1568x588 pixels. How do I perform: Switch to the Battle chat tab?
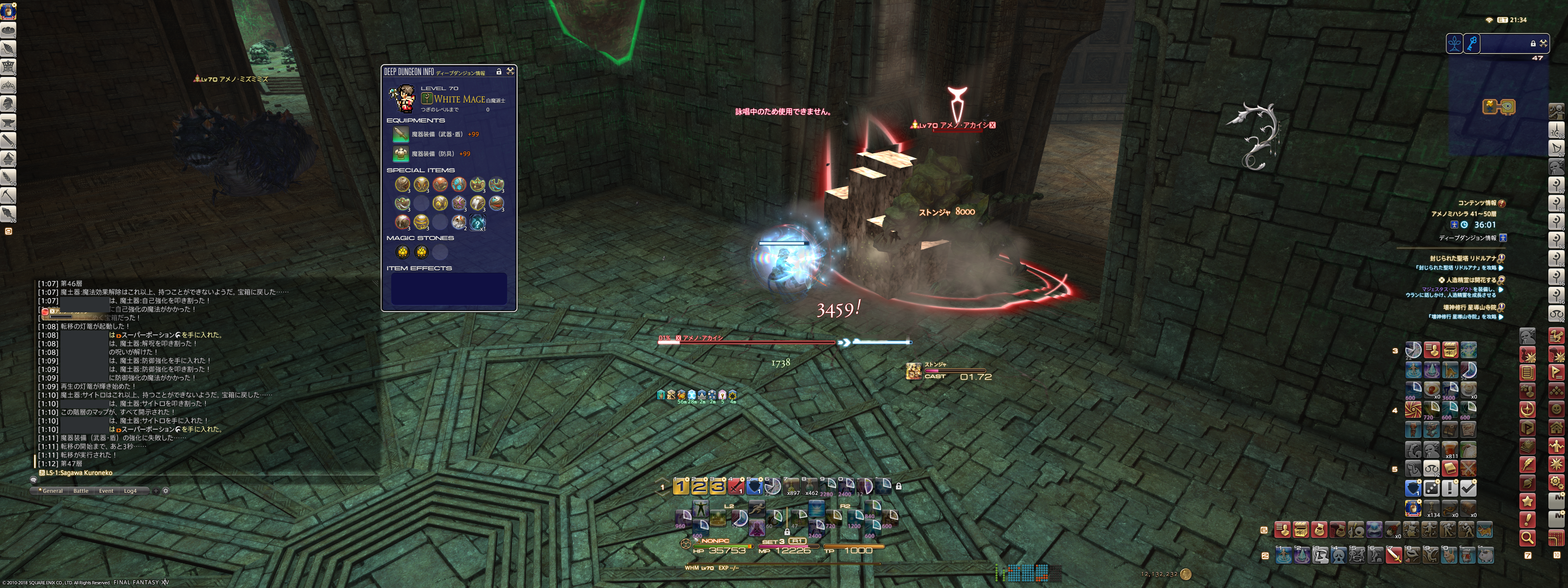coord(81,490)
